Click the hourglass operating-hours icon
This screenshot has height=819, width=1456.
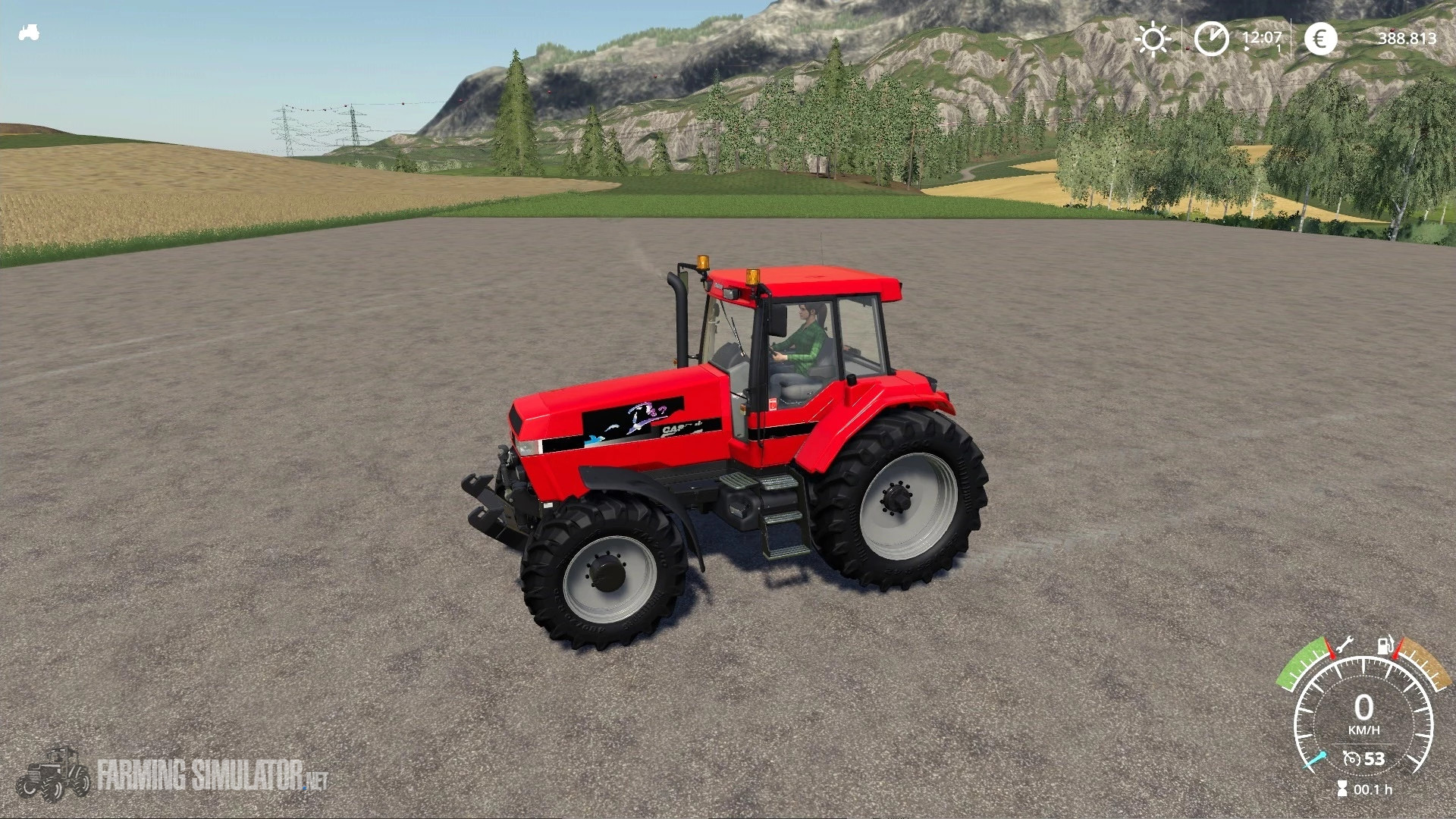(1343, 787)
